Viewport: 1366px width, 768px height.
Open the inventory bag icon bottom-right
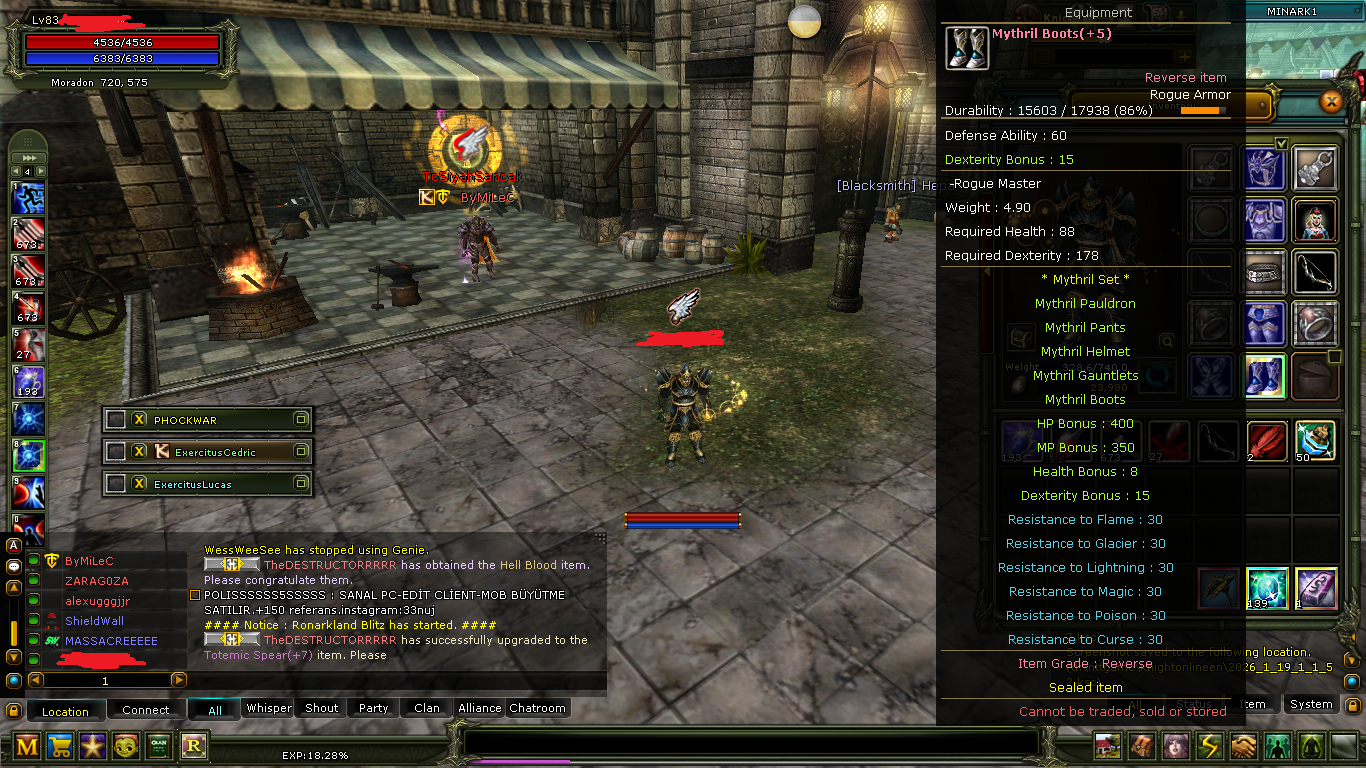(x=1141, y=746)
